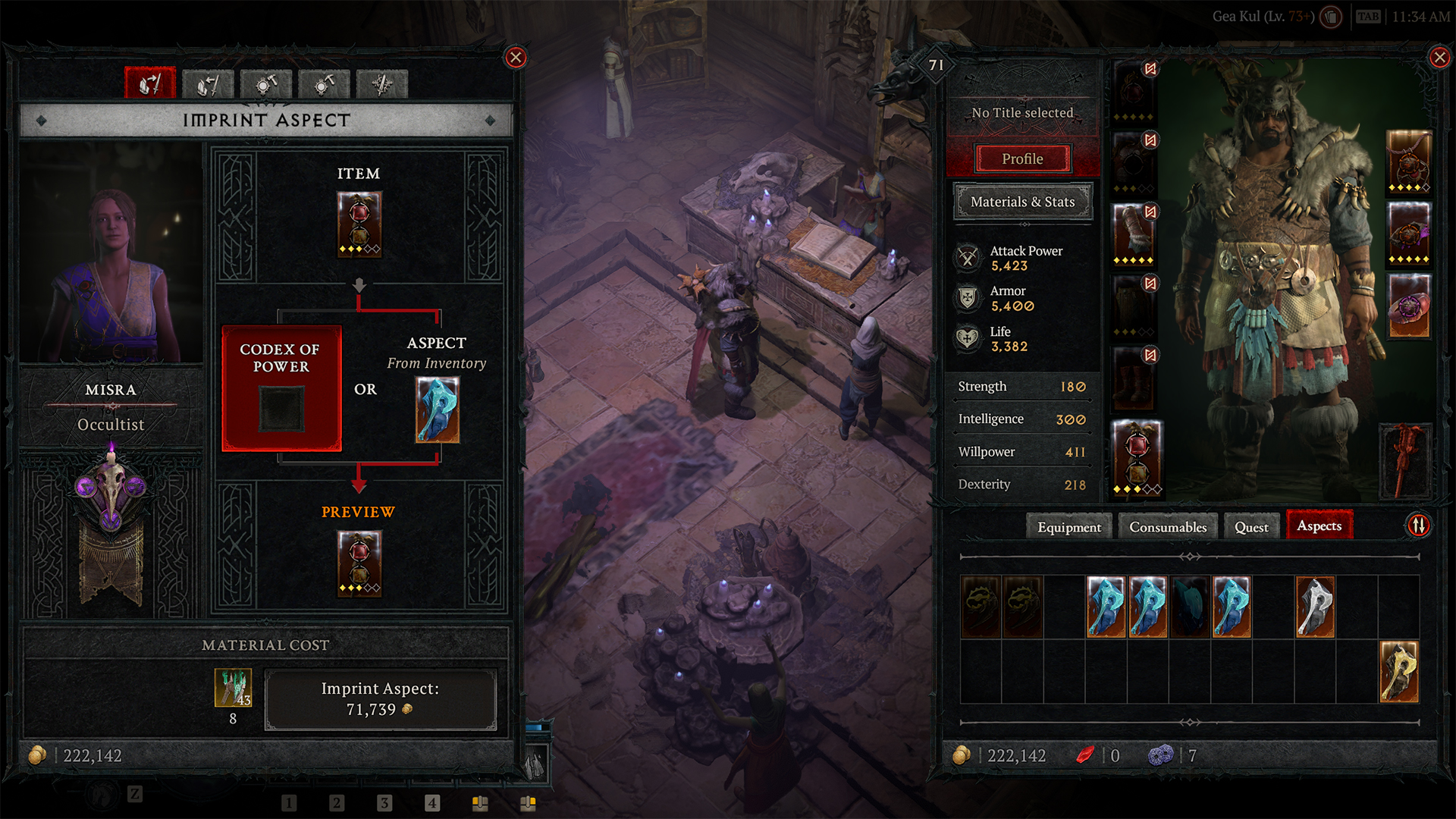1456x819 pixels.
Task: Click the Imprint Aspect button costing 71,739 gold
Action: tap(380, 698)
